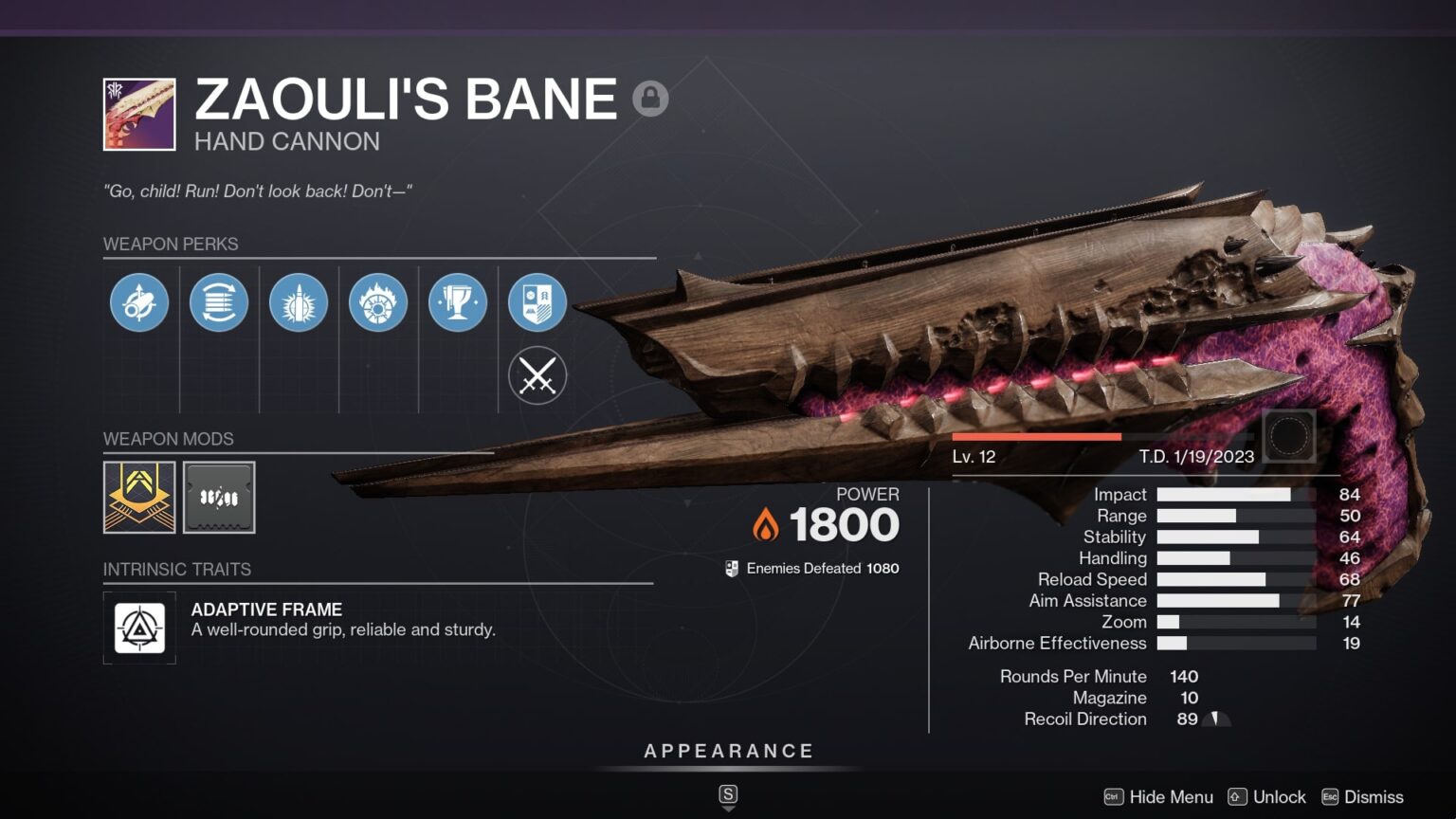Open the shield-shaped perk slot
Viewport: 1456px width, 819px height.
click(x=537, y=301)
